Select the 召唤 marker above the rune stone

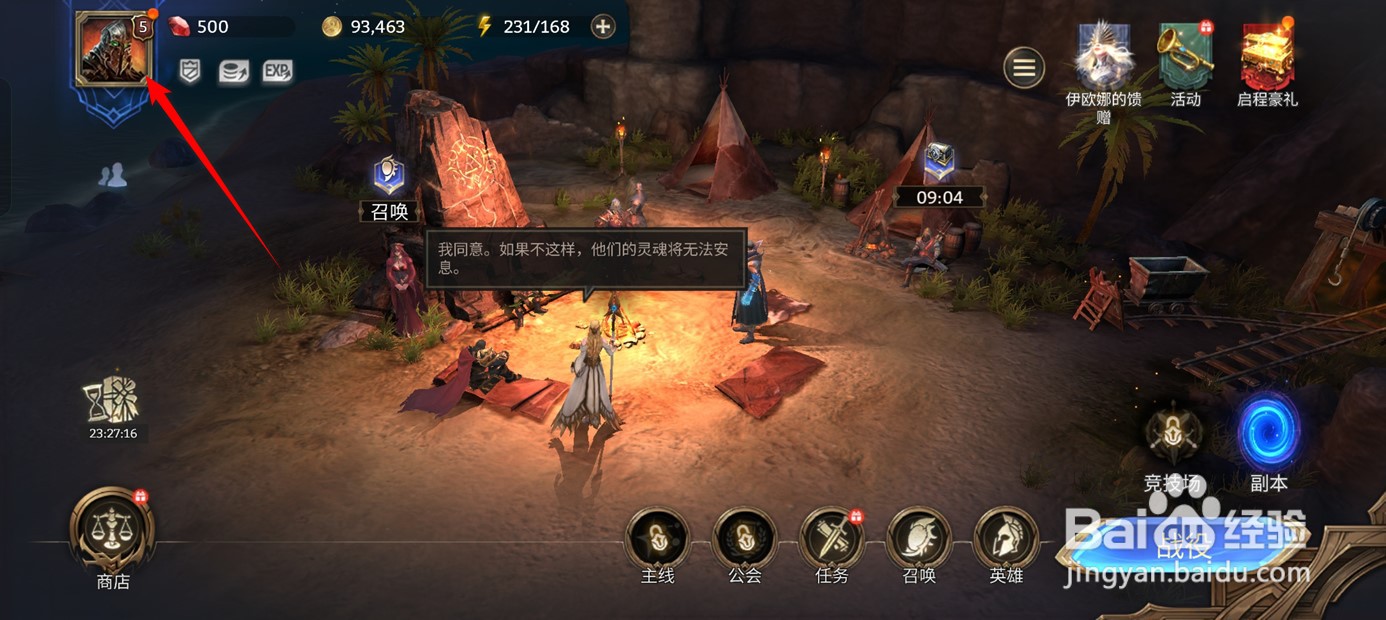pos(388,177)
